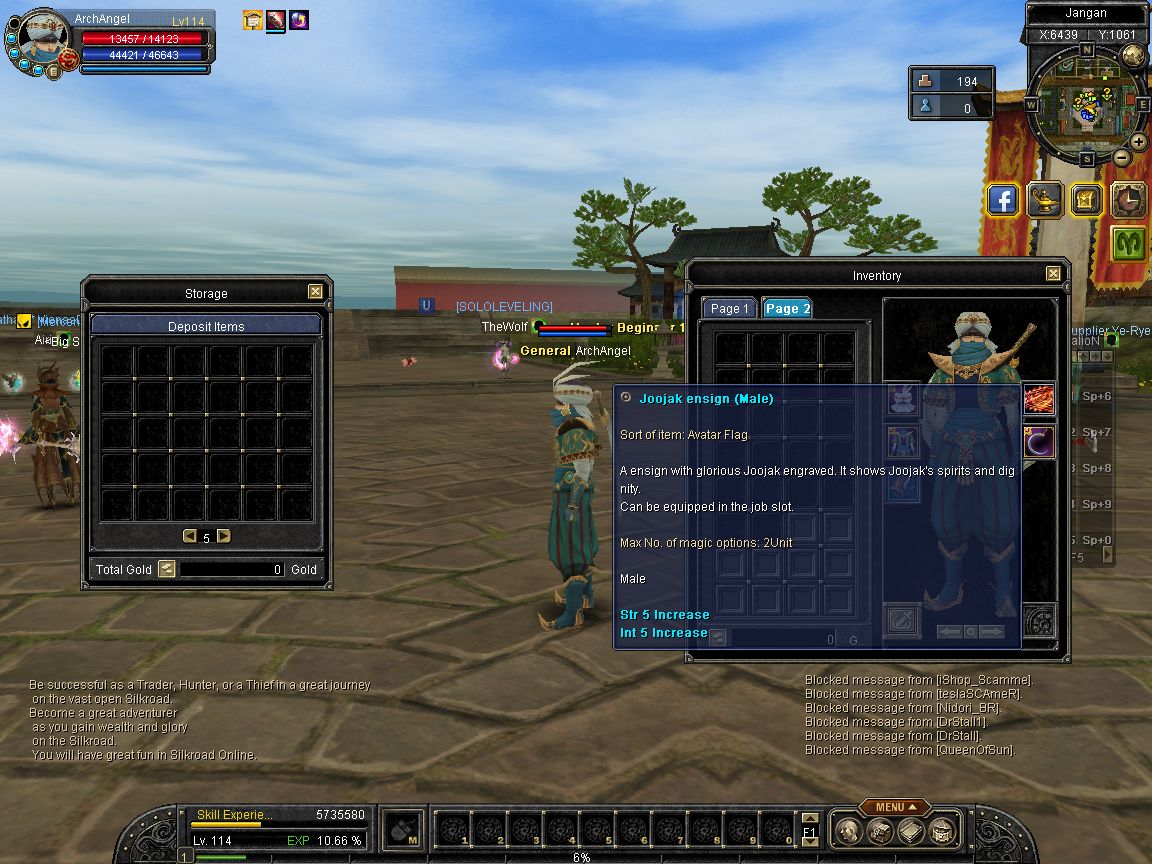Close the Inventory window

(1053, 274)
